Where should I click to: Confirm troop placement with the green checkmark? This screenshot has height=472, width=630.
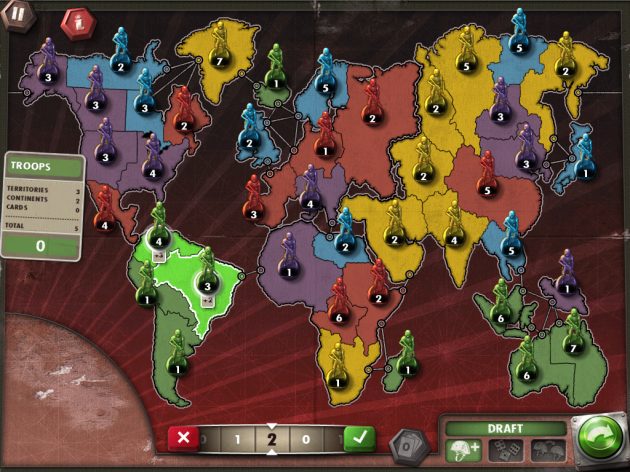click(x=359, y=437)
